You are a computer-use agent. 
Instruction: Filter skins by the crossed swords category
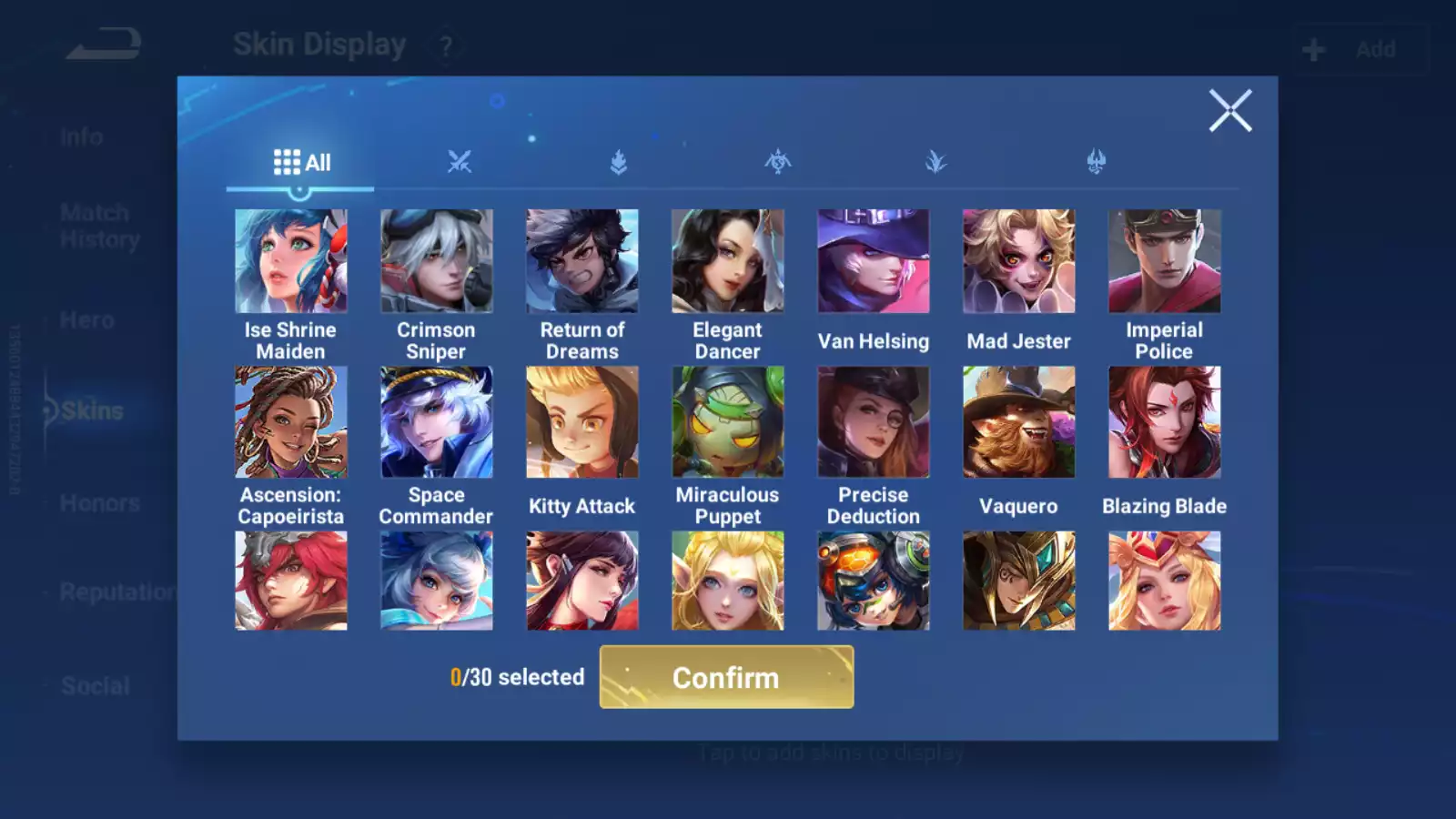coord(460,163)
